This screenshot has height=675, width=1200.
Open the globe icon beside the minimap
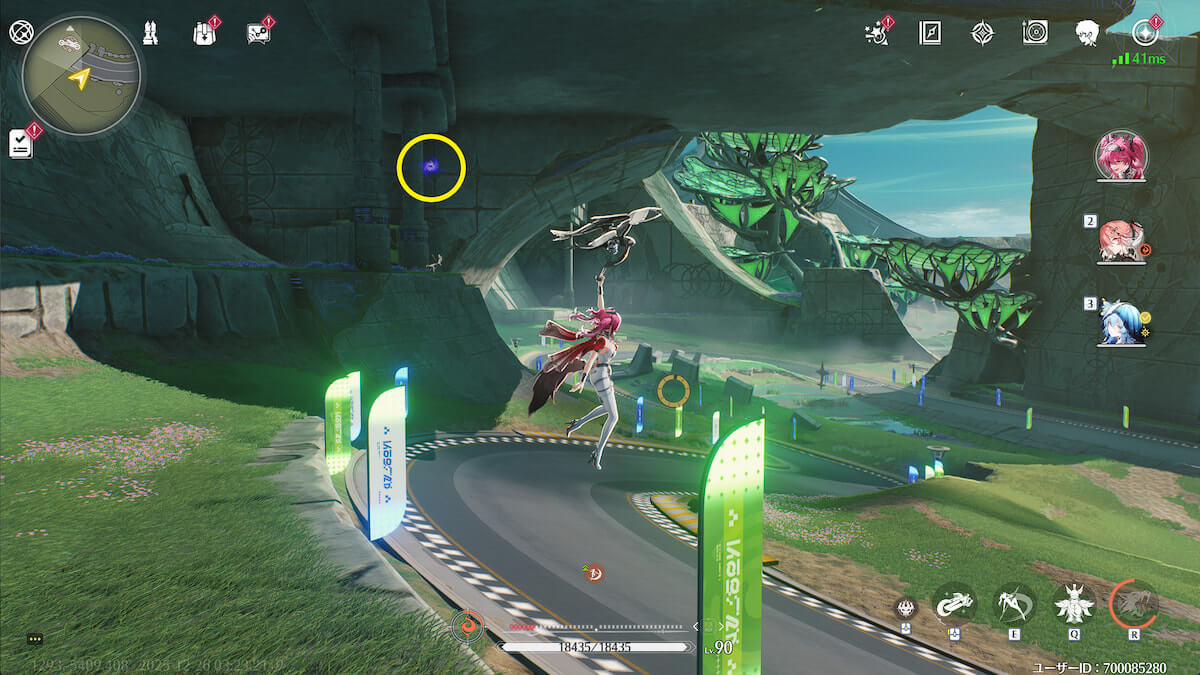pyautogui.click(x=20, y=32)
